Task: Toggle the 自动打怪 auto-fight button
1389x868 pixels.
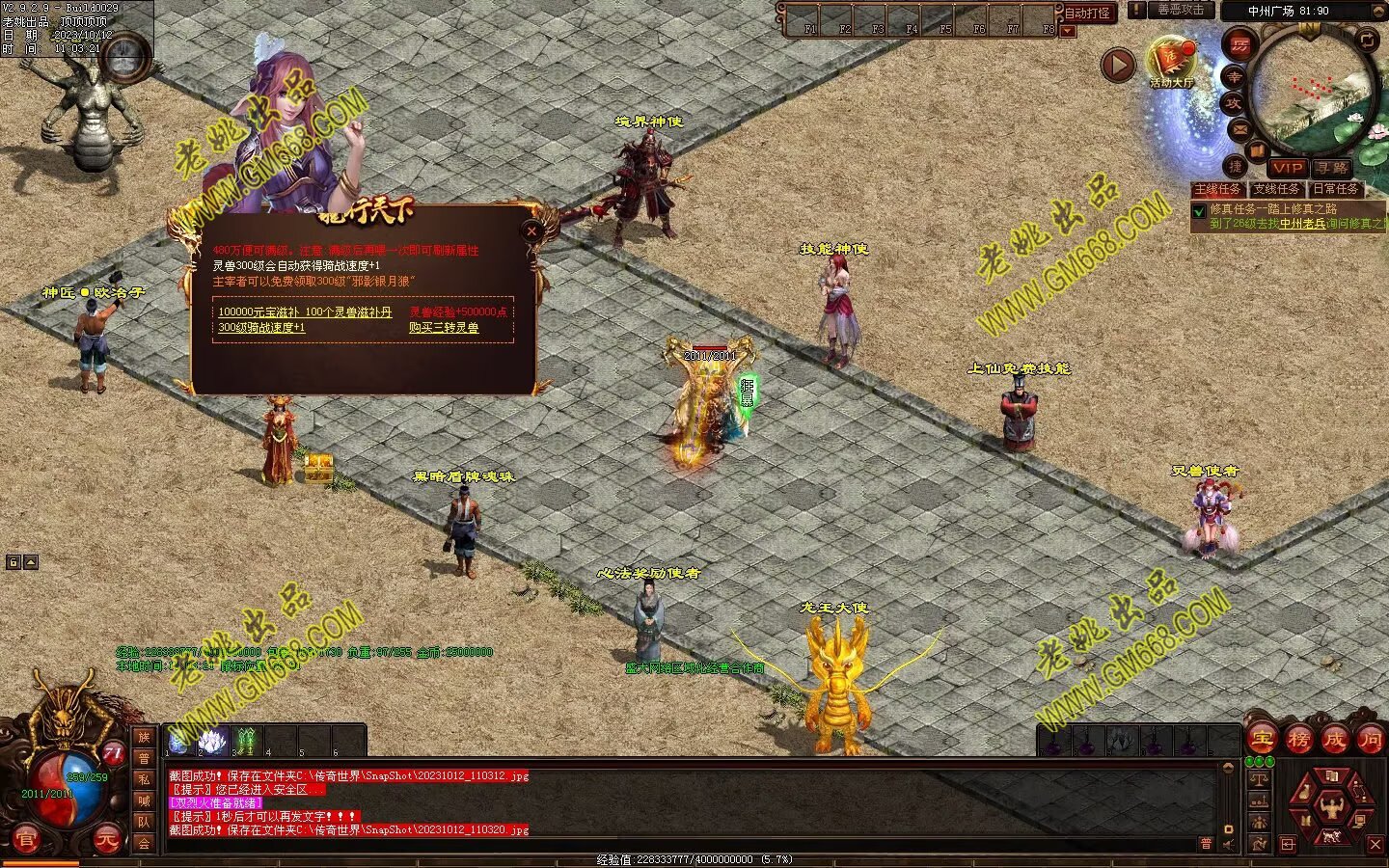Action: 1087,14
